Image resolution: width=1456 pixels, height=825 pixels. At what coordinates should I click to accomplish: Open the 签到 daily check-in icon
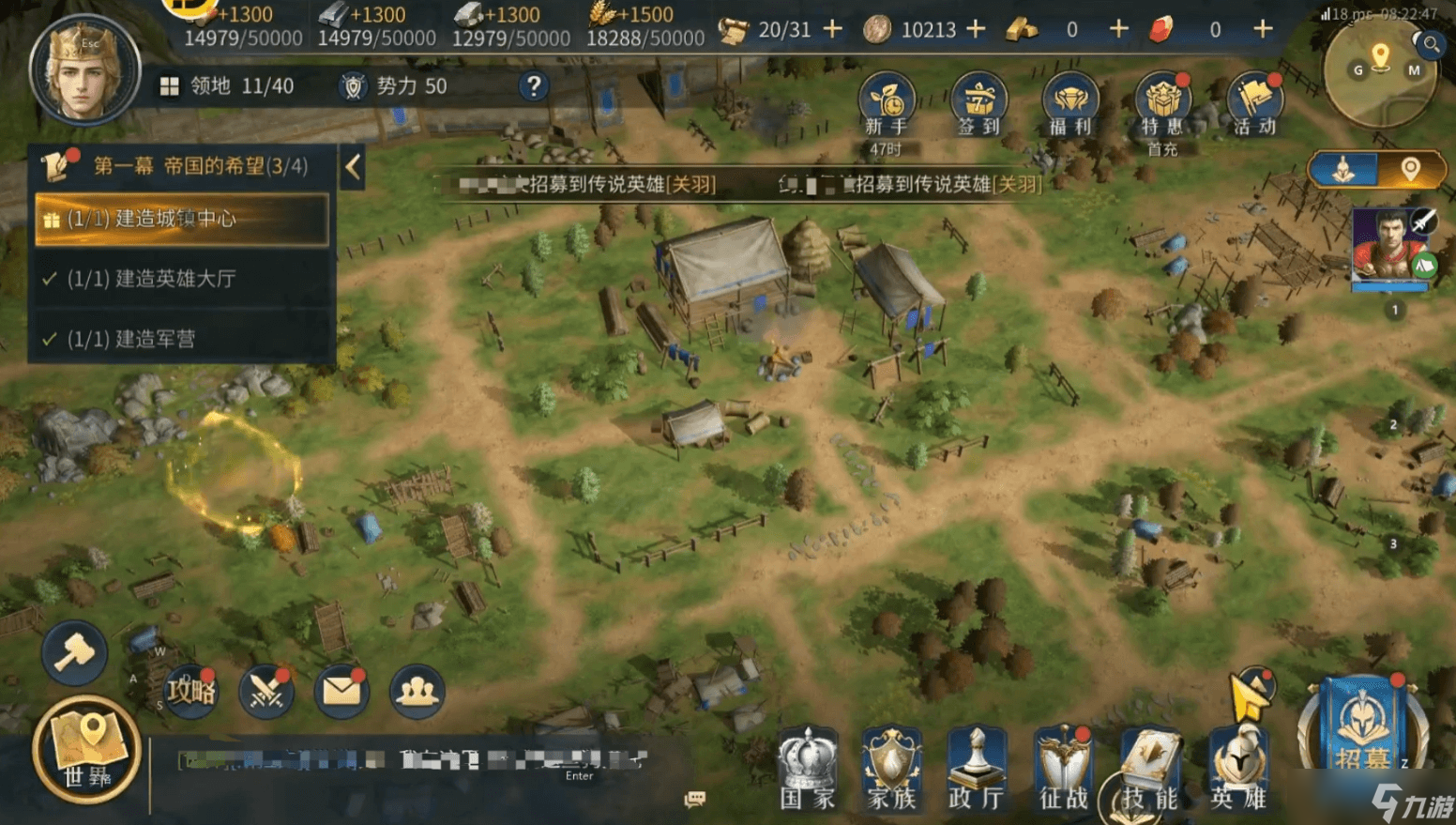click(x=978, y=103)
